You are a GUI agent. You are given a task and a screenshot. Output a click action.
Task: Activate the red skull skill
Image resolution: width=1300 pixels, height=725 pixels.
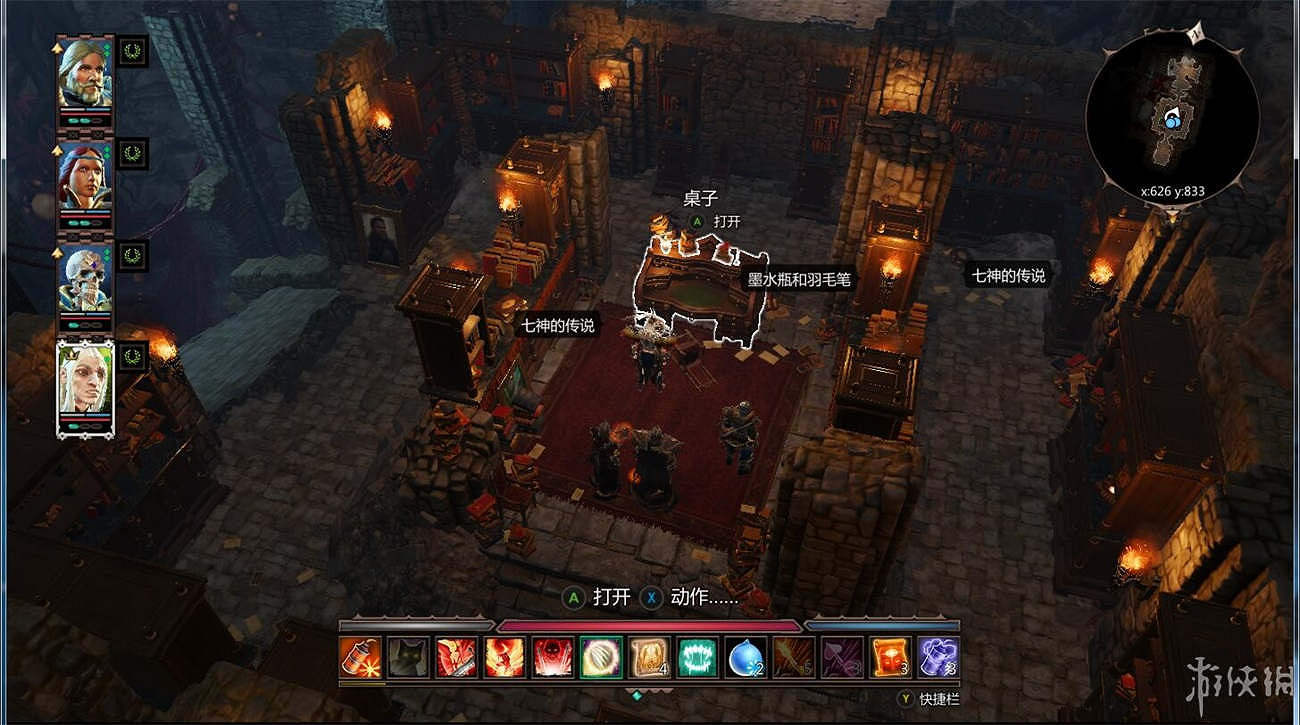click(552, 656)
